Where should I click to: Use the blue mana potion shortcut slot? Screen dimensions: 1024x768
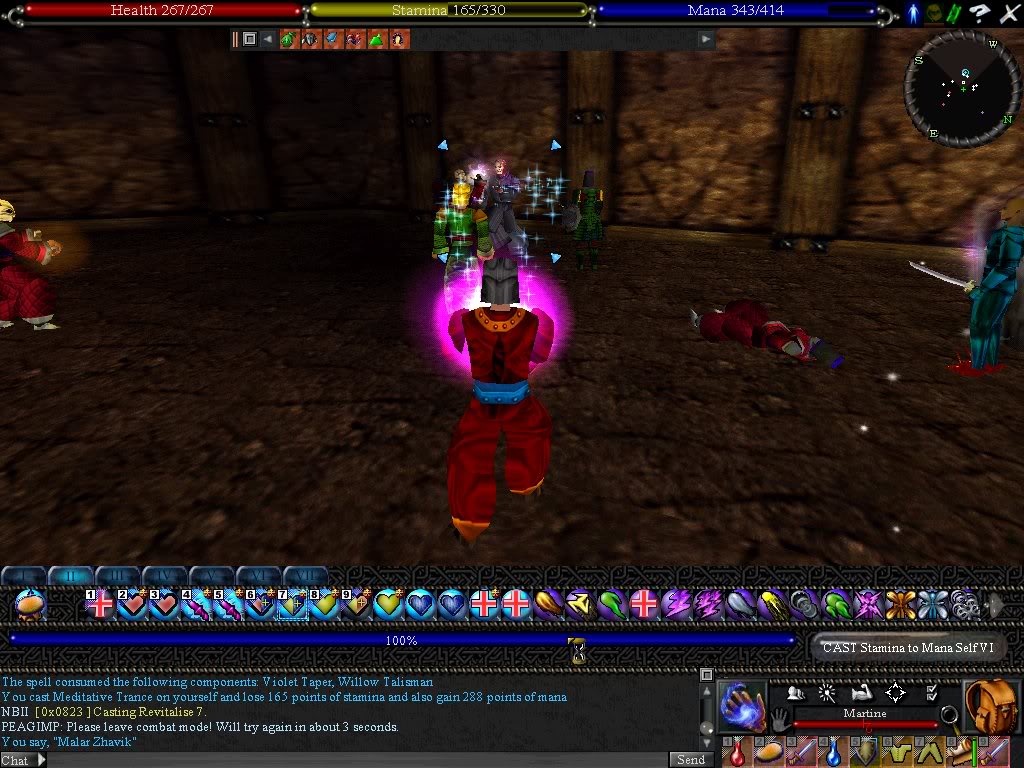pyautogui.click(x=833, y=751)
